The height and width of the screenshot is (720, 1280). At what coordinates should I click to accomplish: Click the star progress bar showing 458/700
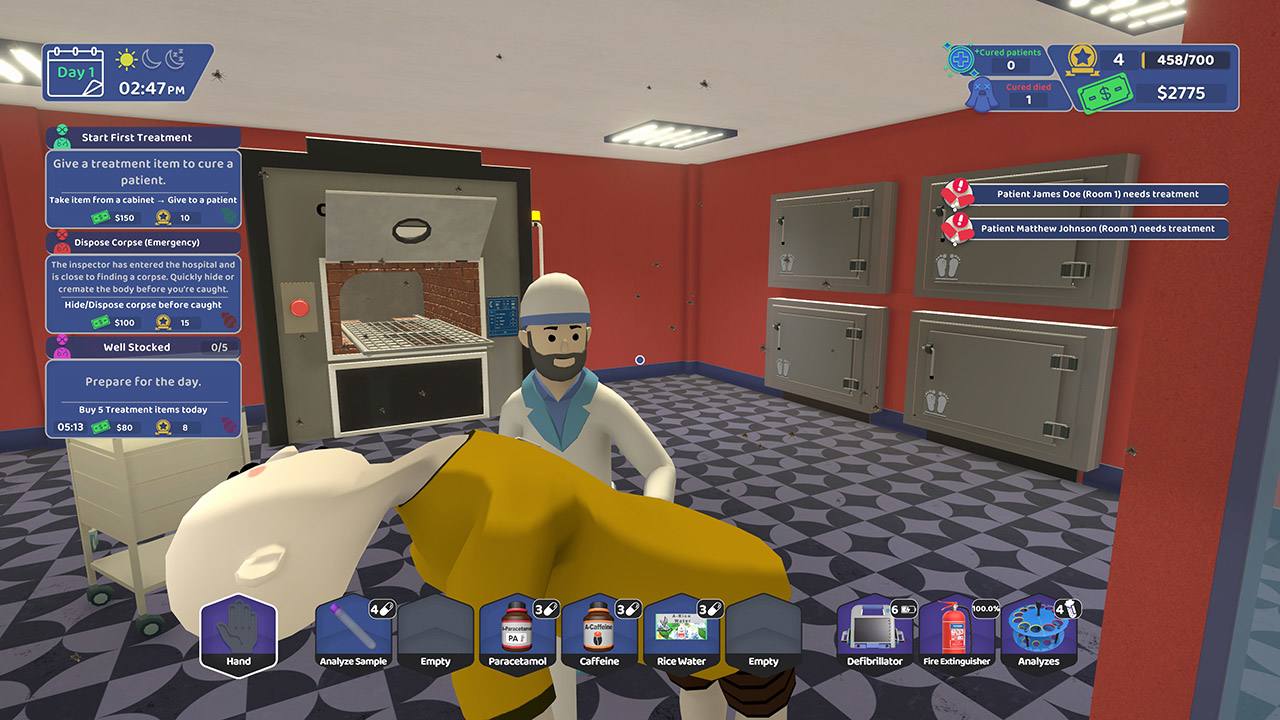[x=1185, y=59]
